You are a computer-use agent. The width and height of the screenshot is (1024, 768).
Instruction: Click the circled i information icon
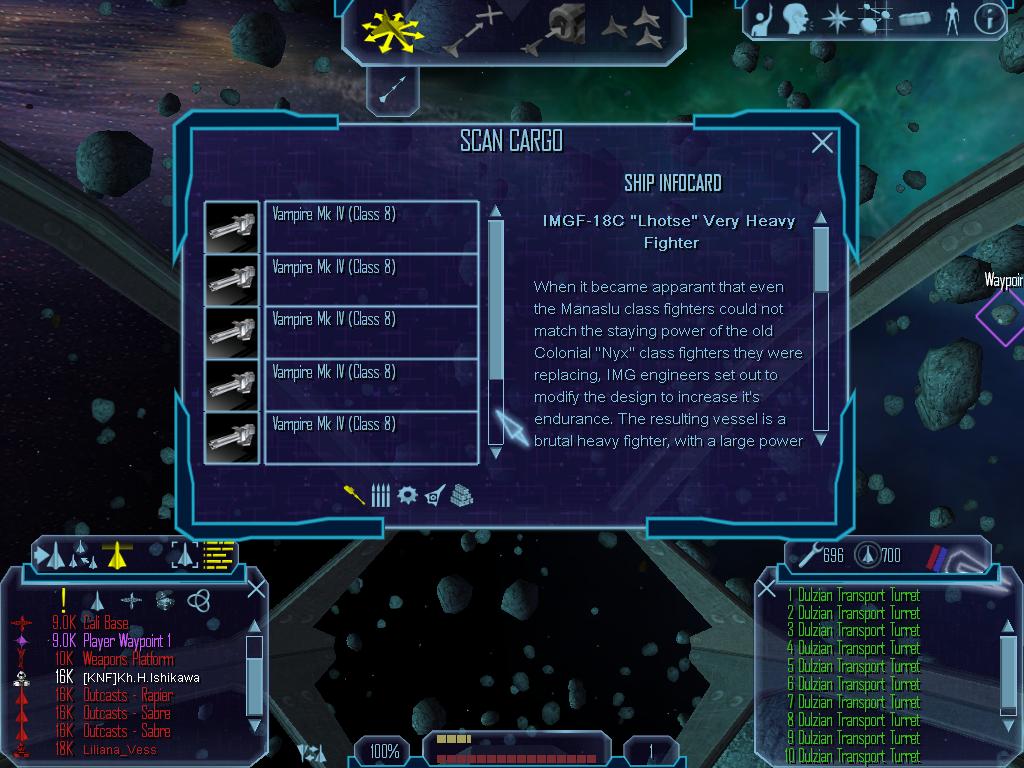[x=988, y=18]
